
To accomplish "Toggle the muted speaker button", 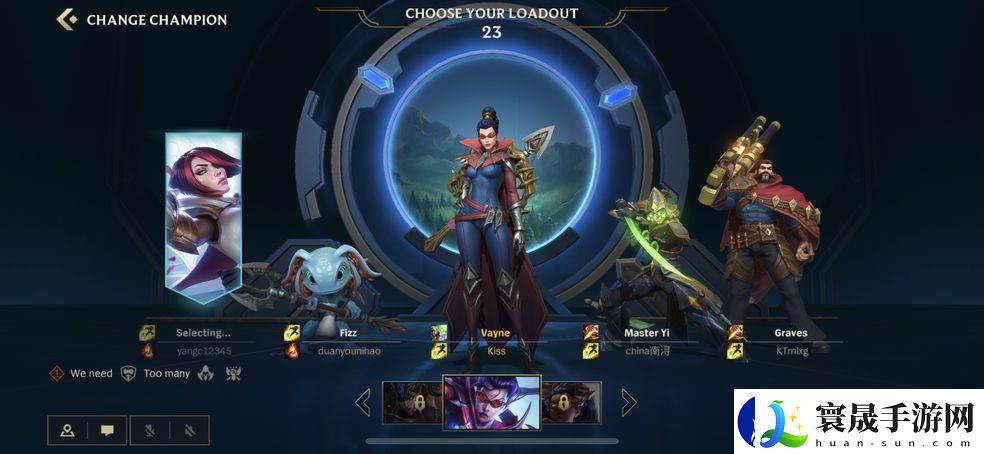I will [x=188, y=430].
